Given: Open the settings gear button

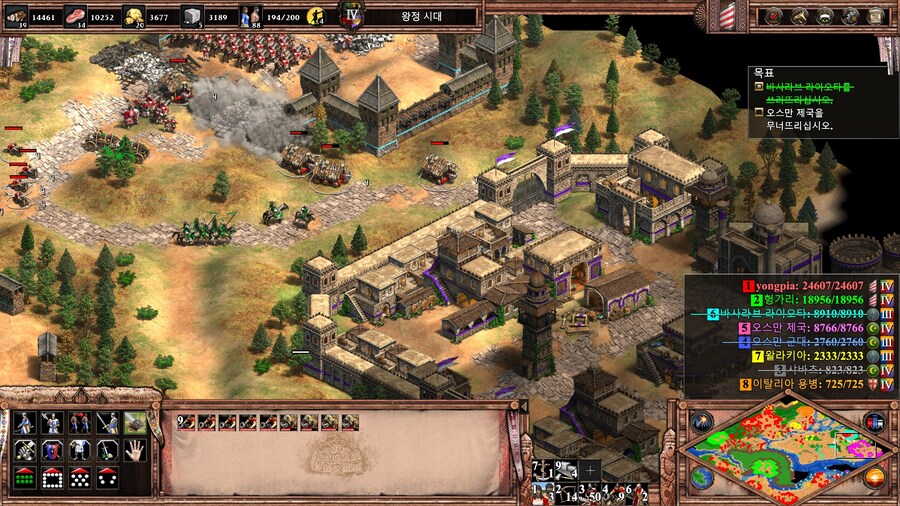Looking at the screenshot, I should coord(850,15).
